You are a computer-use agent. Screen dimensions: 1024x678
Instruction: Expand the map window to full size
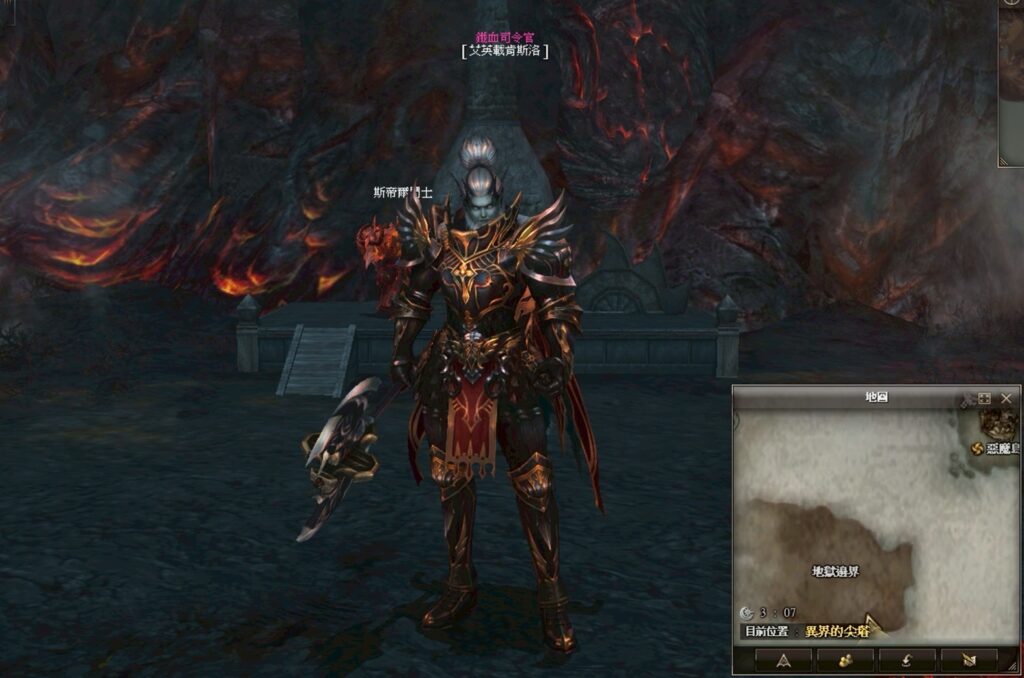click(x=985, y=398)
